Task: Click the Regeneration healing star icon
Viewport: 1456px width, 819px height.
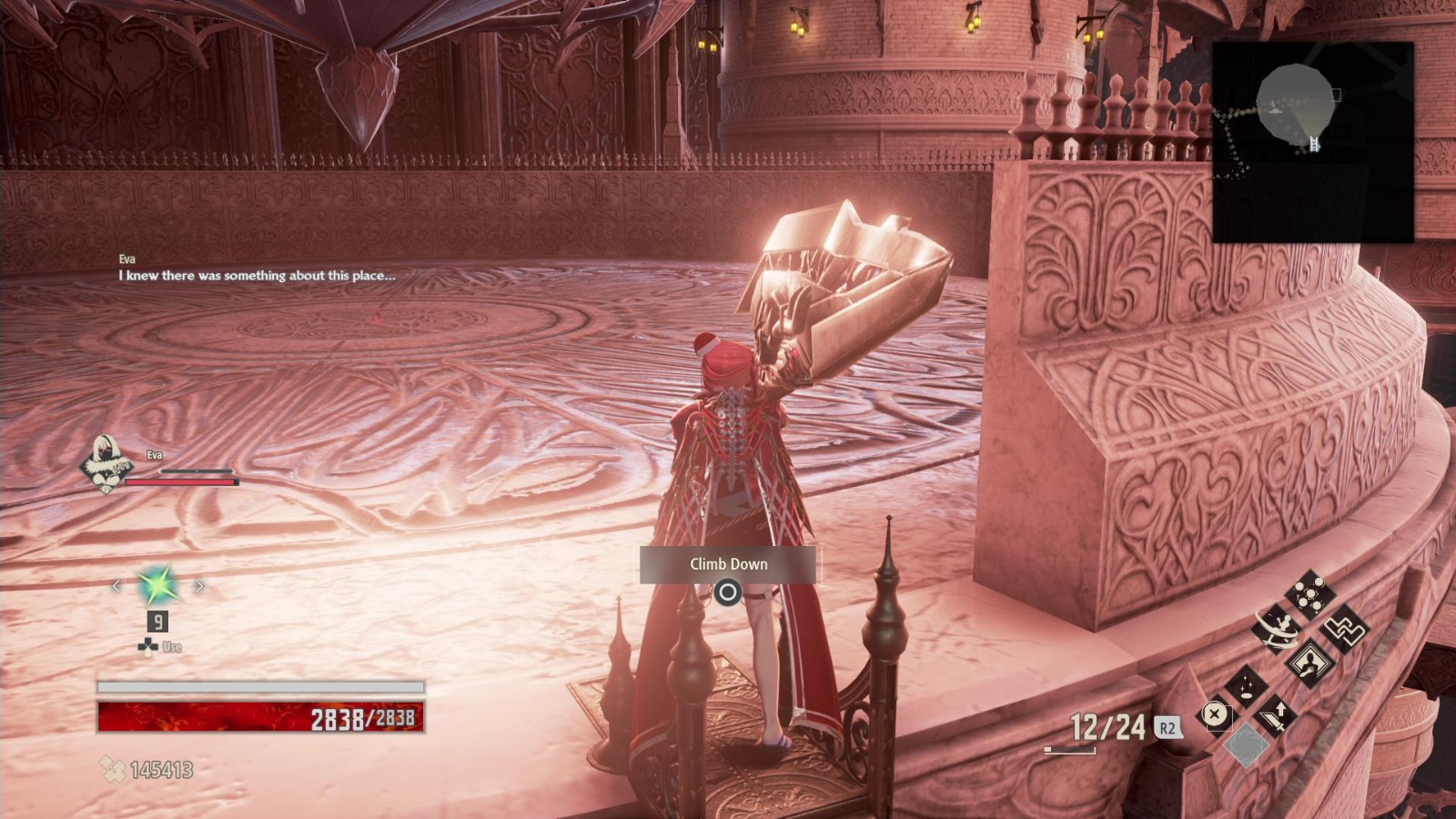Action: tap(157, 586)
